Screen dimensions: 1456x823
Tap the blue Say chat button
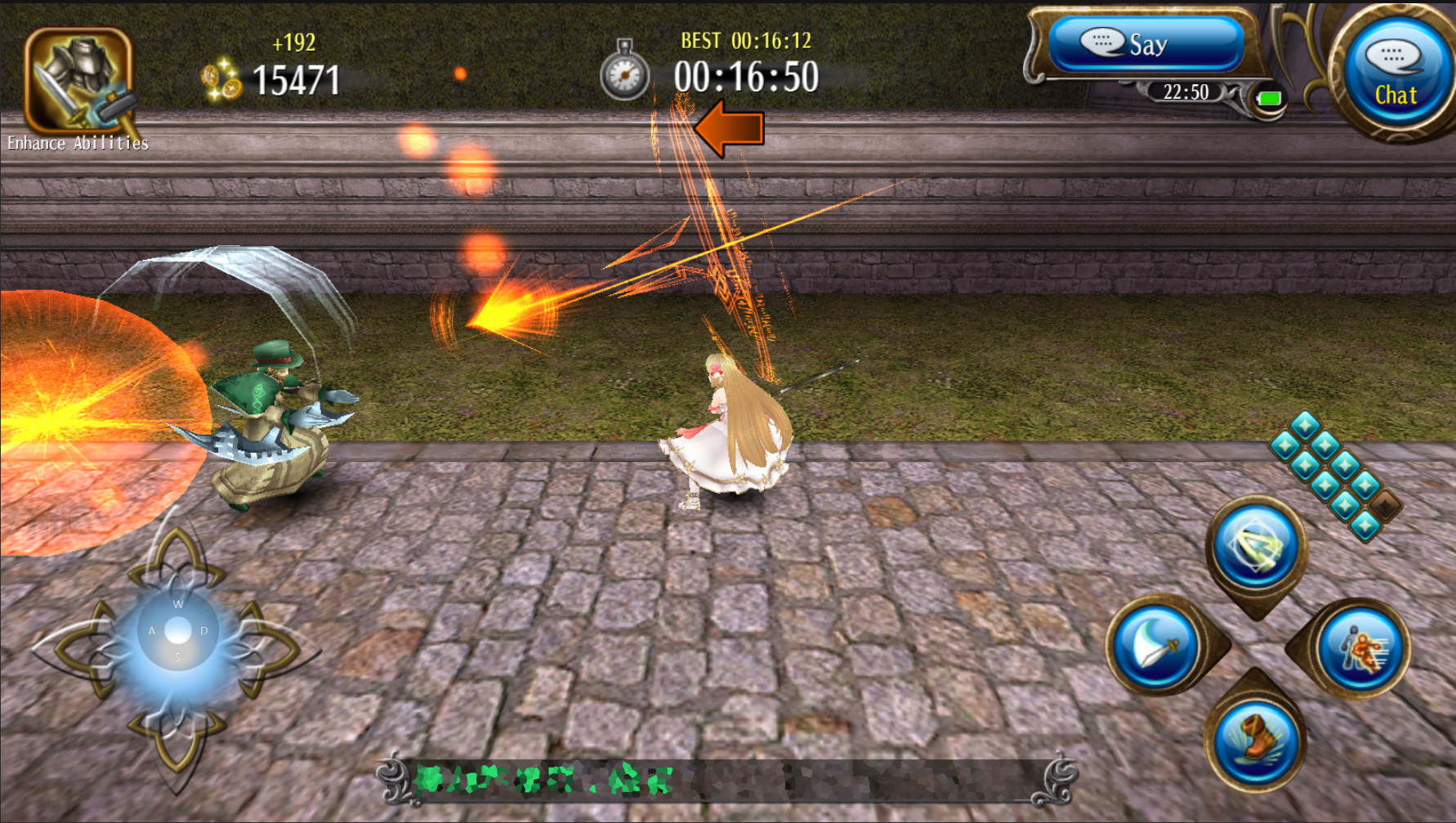click(1146, 44)
